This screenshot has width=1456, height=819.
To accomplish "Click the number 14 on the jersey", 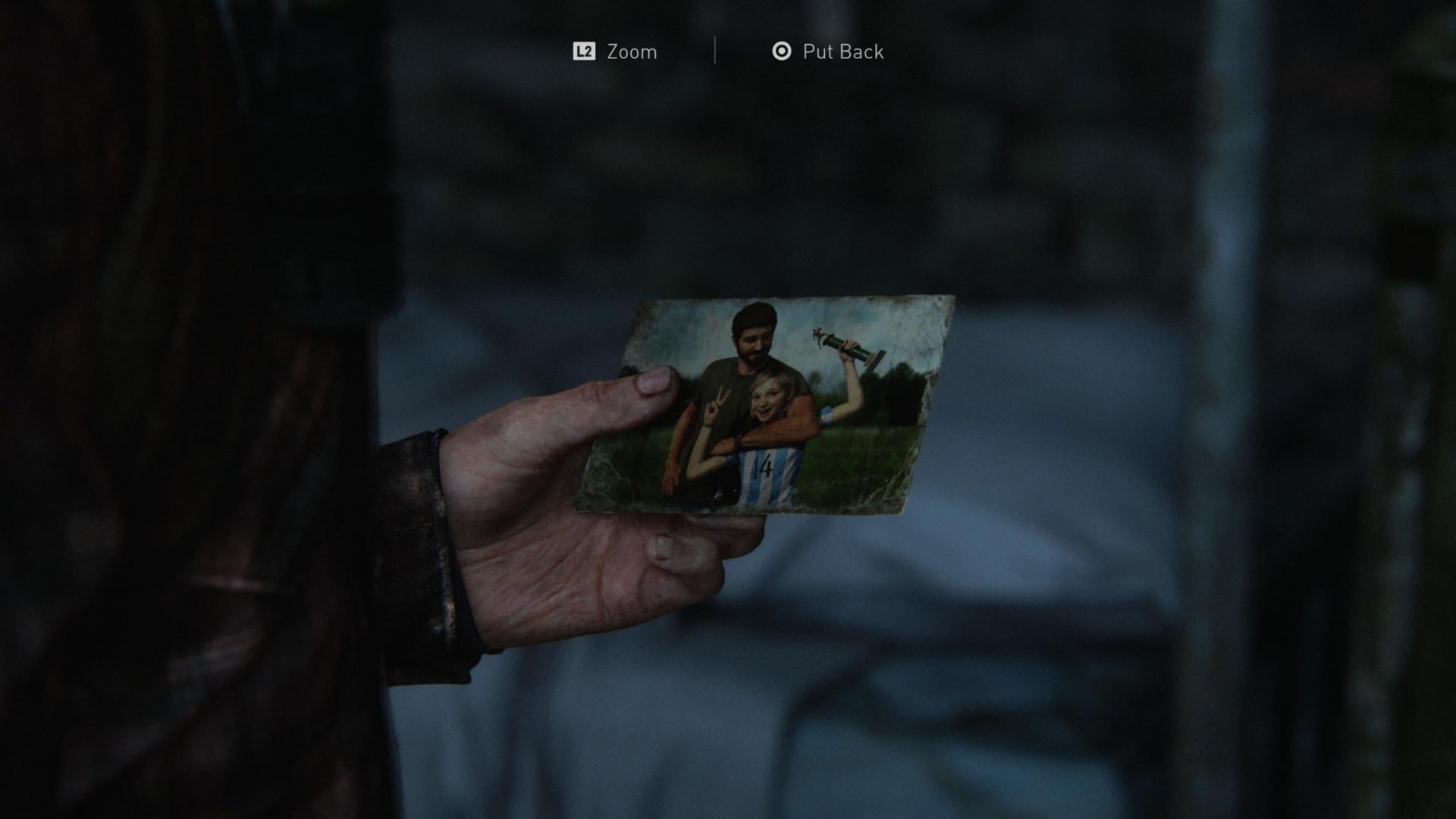I will 764,464.
